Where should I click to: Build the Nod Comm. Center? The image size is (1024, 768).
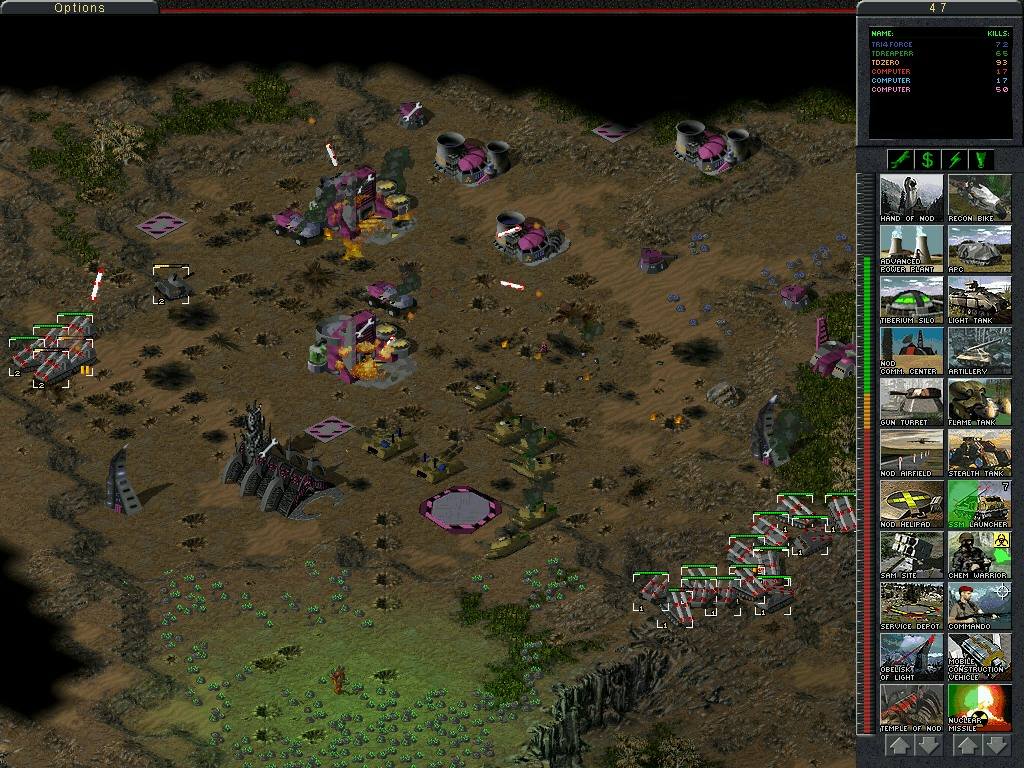coord(911,350)
